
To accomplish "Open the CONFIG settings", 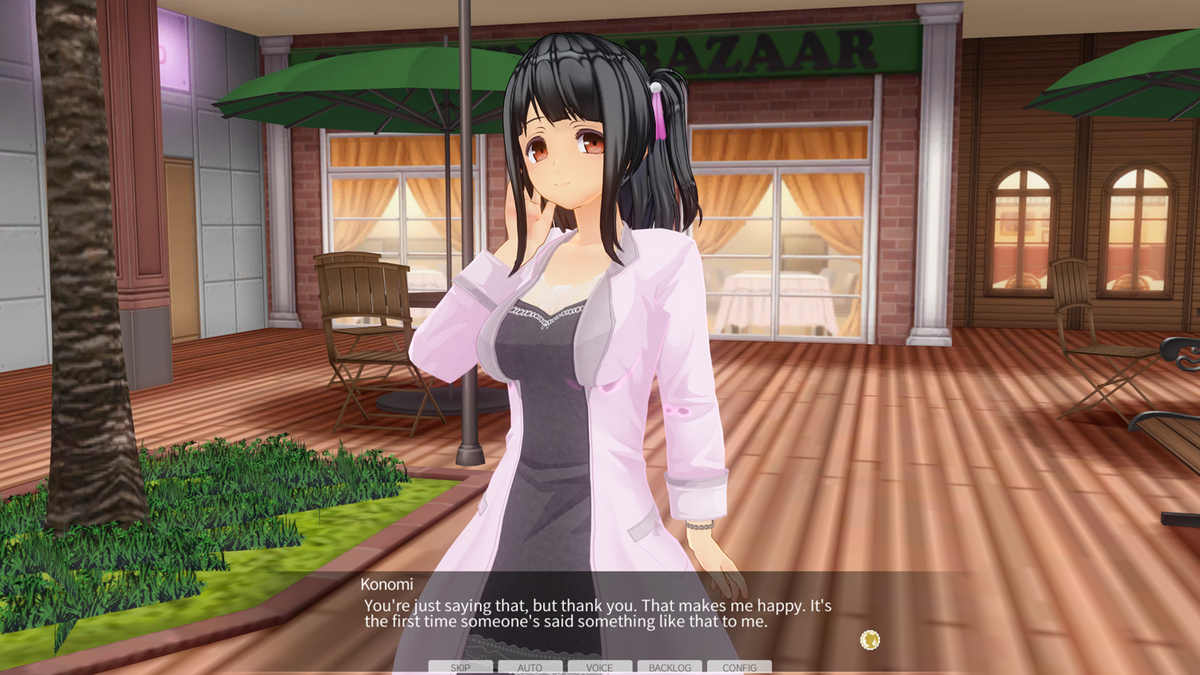I will [x=739, y=667].
